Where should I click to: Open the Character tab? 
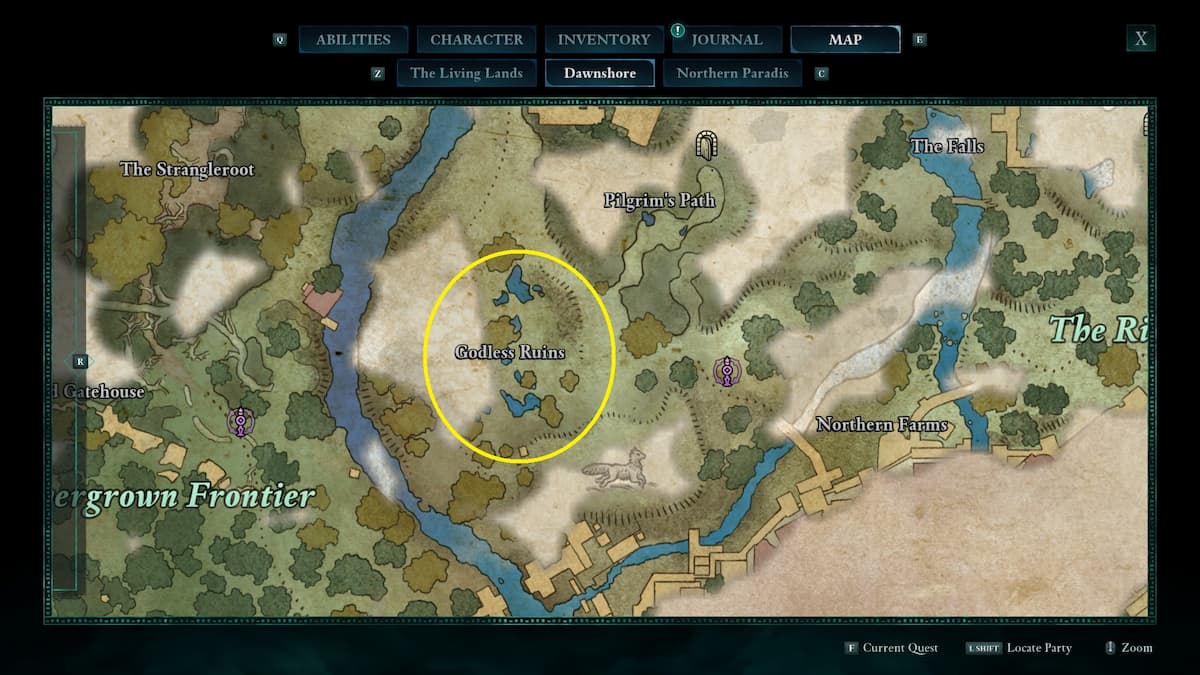click(476, 40)
